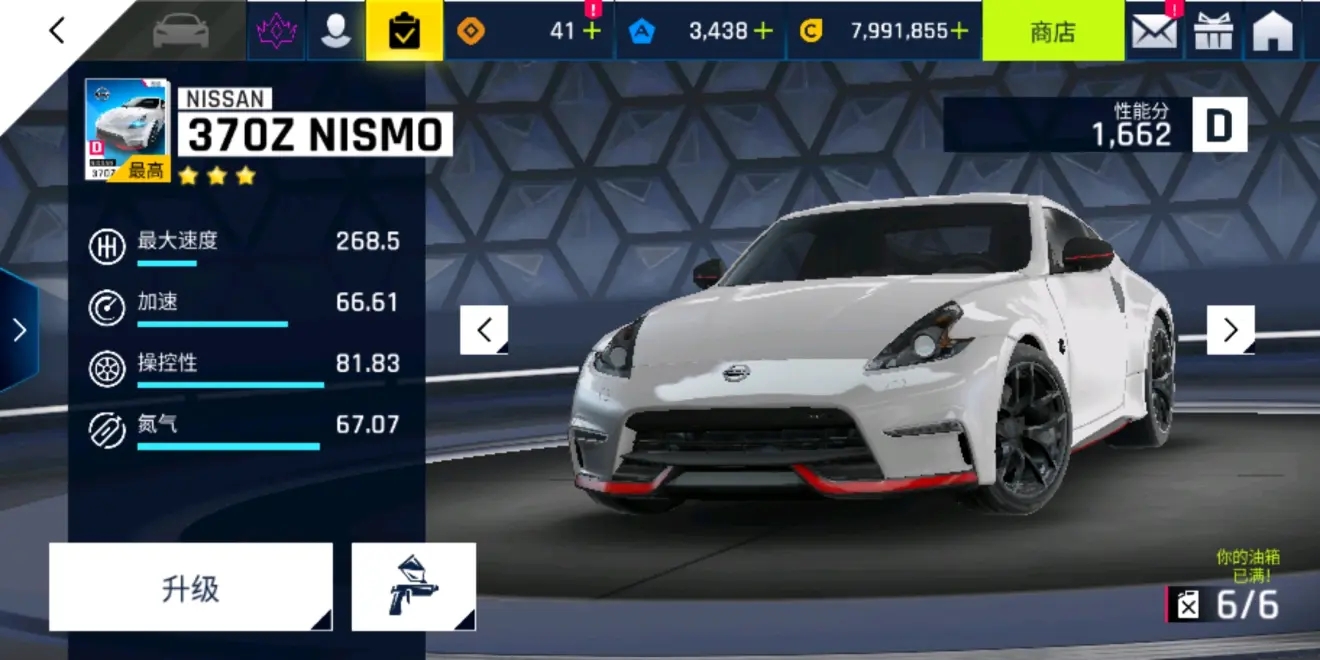1320x660 pixels.
Task: Add blue tokens with the plus
Action: pos(764,31)
